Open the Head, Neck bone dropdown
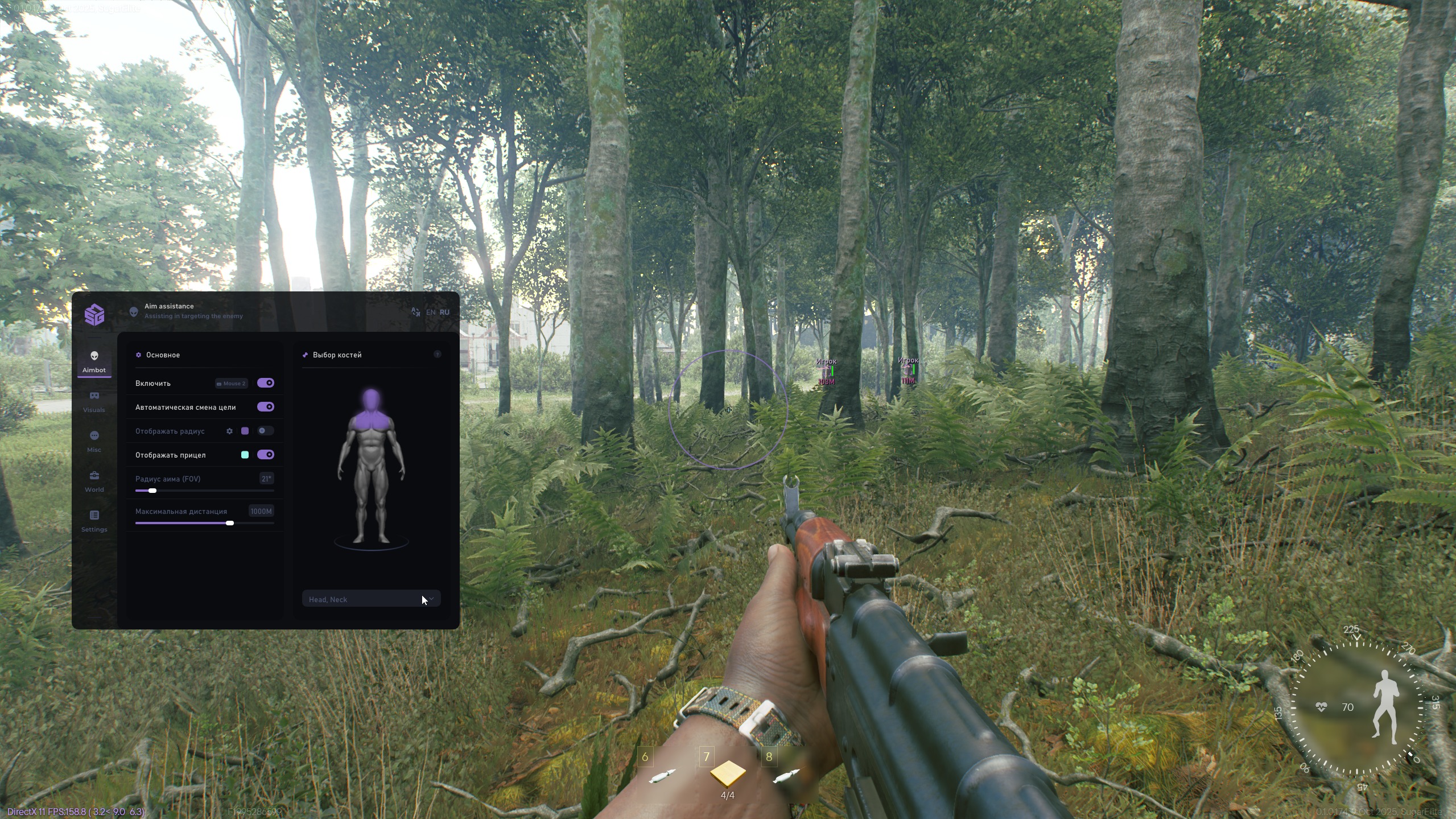Image resolution: width=1456 pixels, height=819 pixels. pos(371,599)
